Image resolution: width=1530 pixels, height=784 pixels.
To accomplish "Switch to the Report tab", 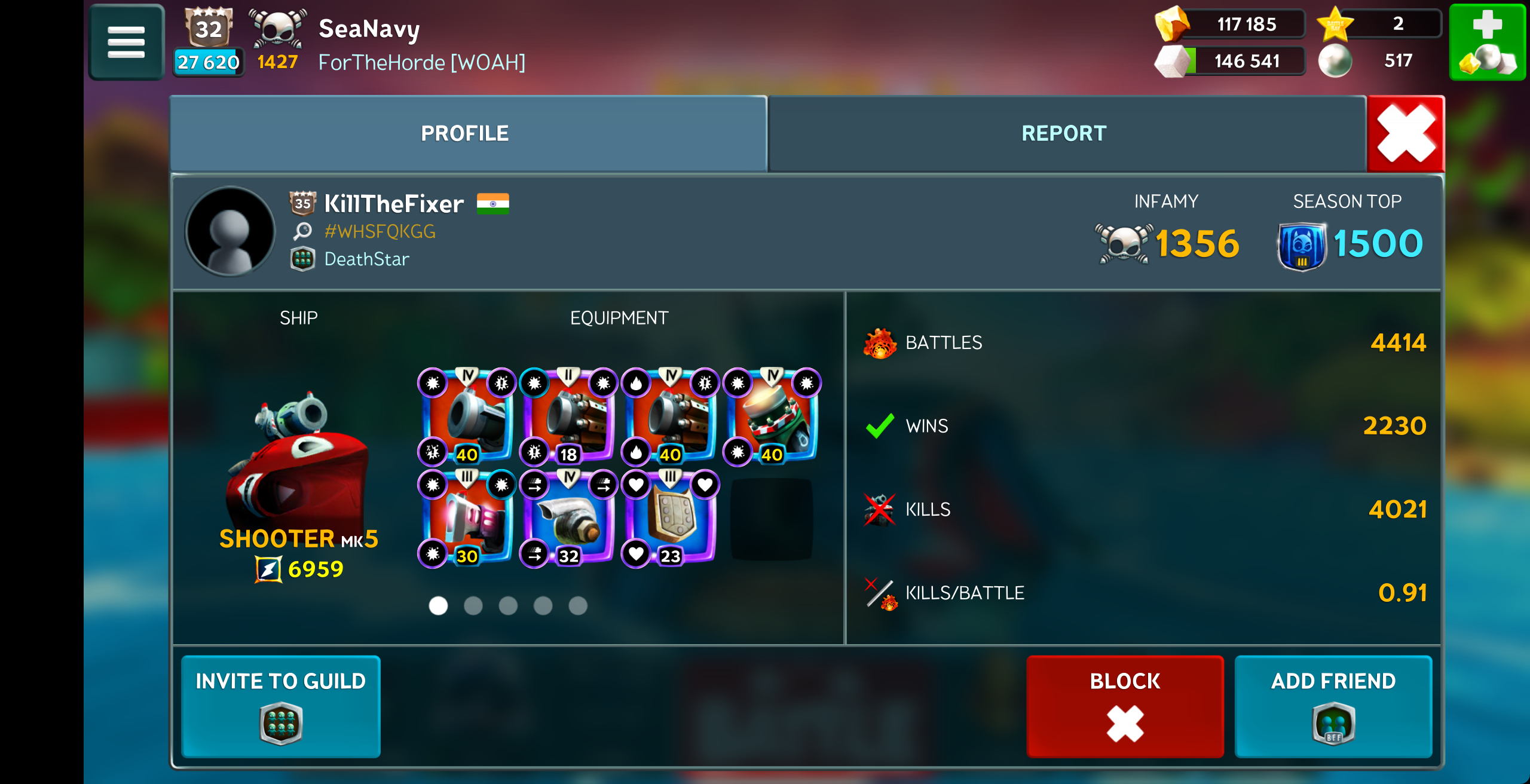I will coord(1064,133).
